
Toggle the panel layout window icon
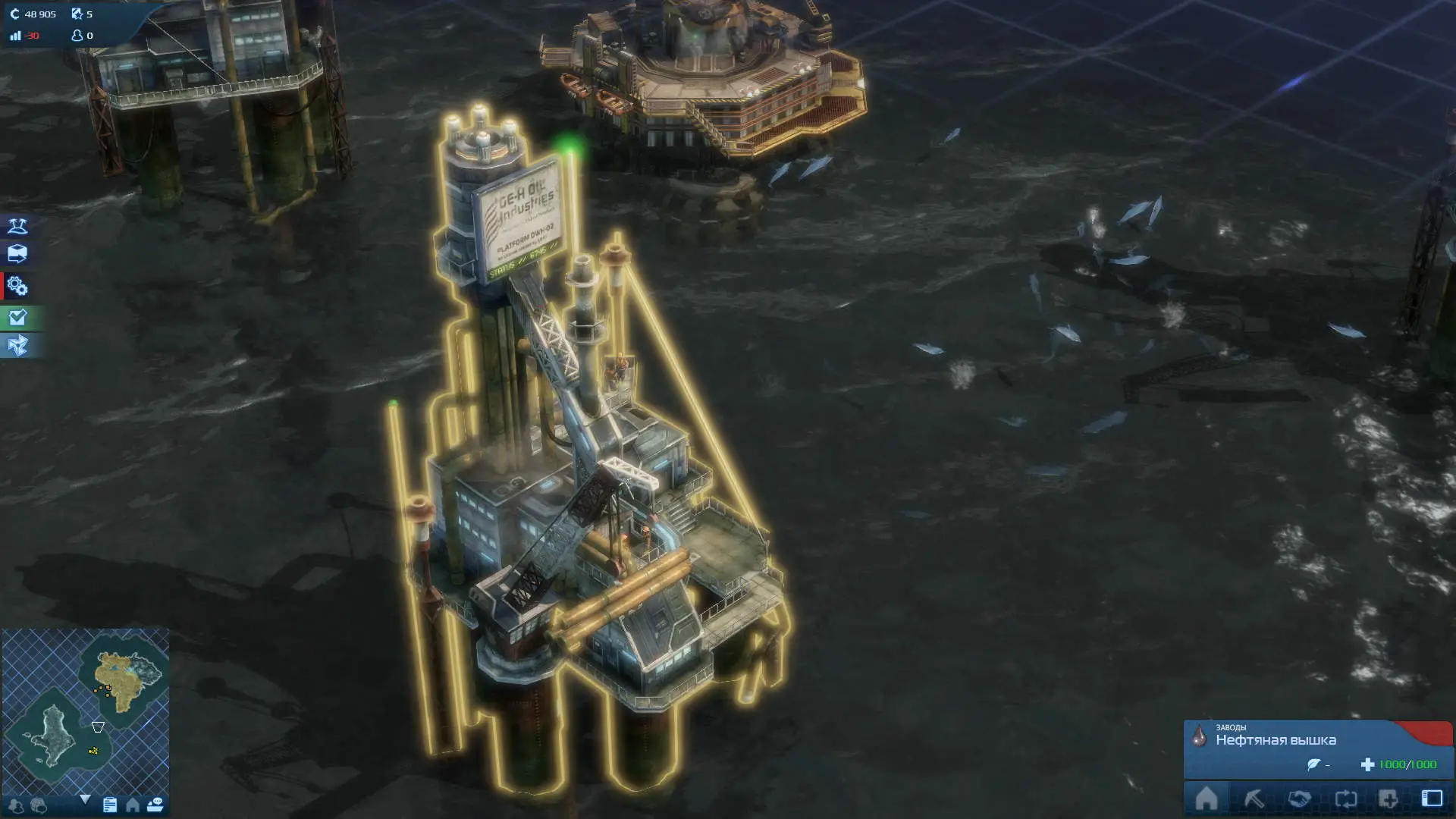(x=1432, y=799)
